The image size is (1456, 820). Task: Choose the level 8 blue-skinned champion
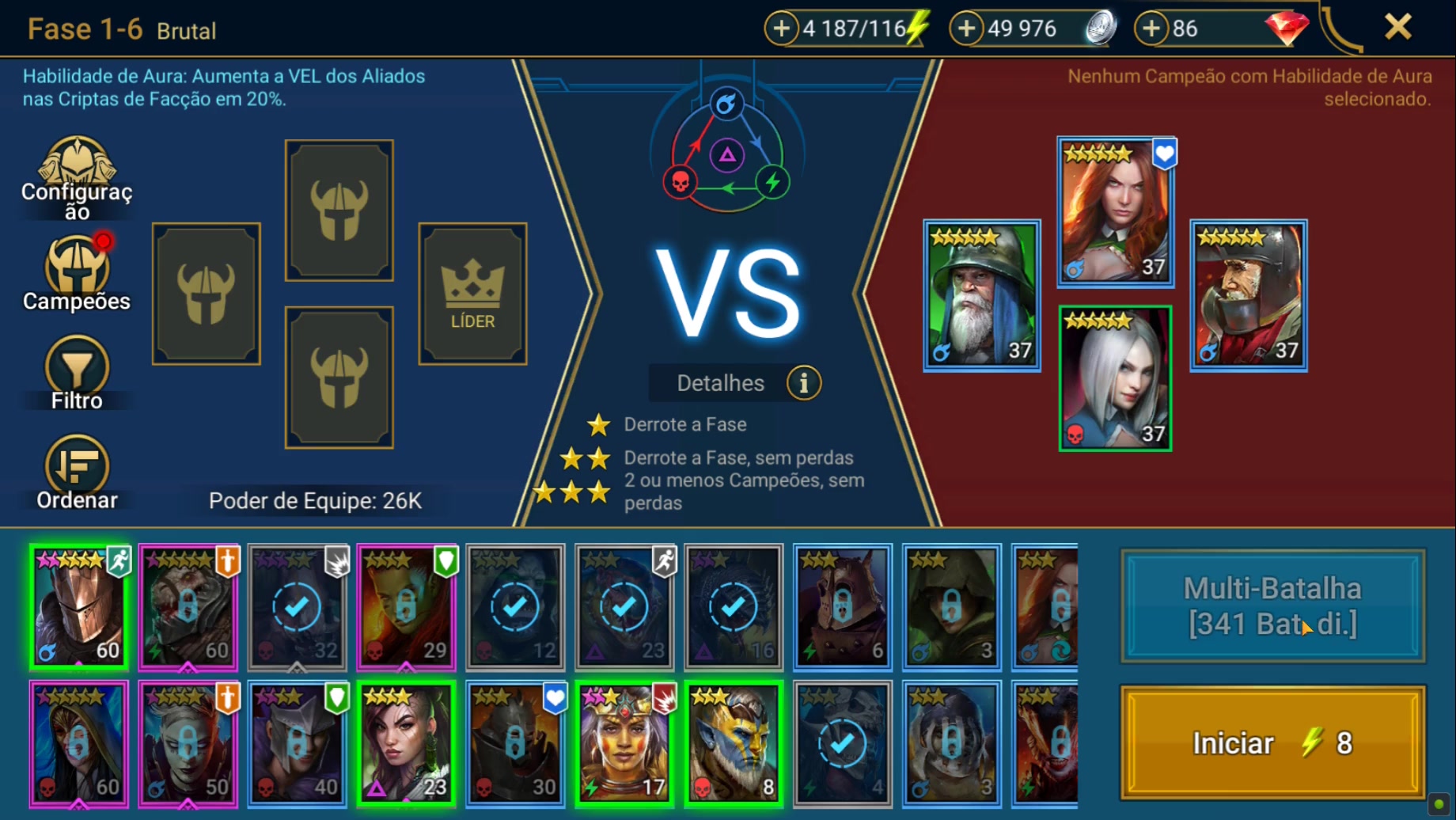click(734, 742)
